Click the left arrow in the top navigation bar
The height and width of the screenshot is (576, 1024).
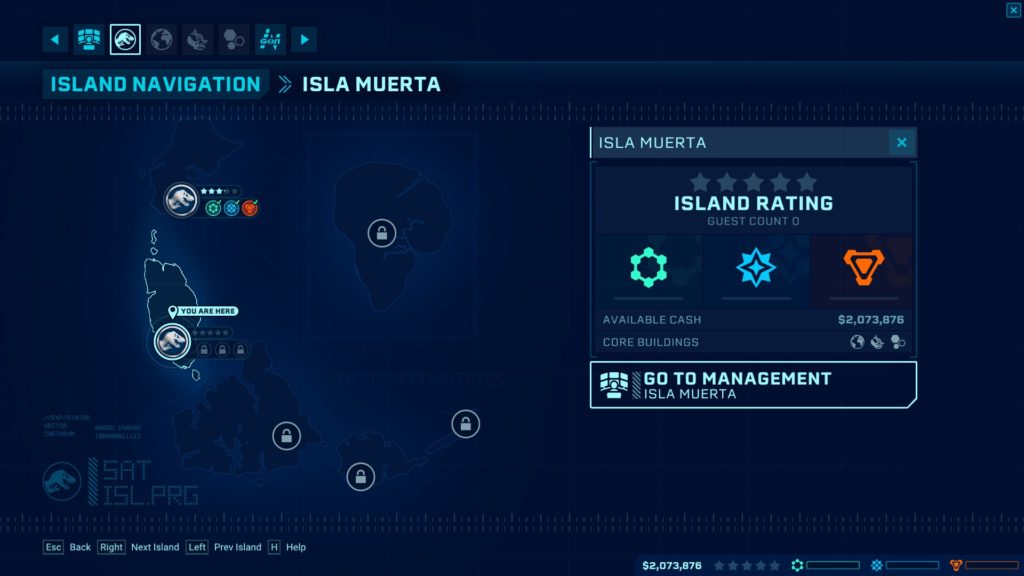(x=55, y=40)
